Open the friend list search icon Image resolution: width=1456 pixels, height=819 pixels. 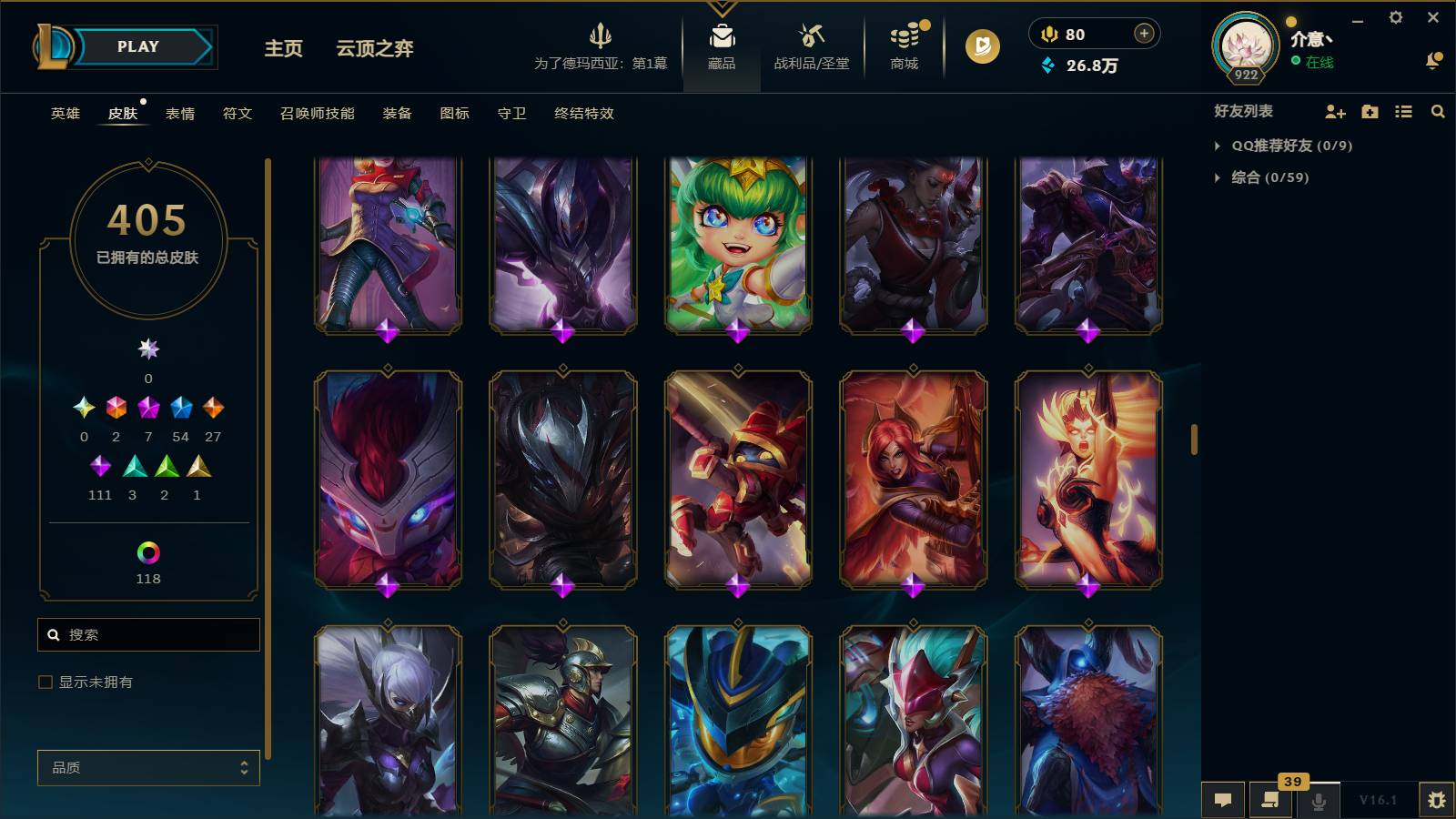pos(1438,111)
